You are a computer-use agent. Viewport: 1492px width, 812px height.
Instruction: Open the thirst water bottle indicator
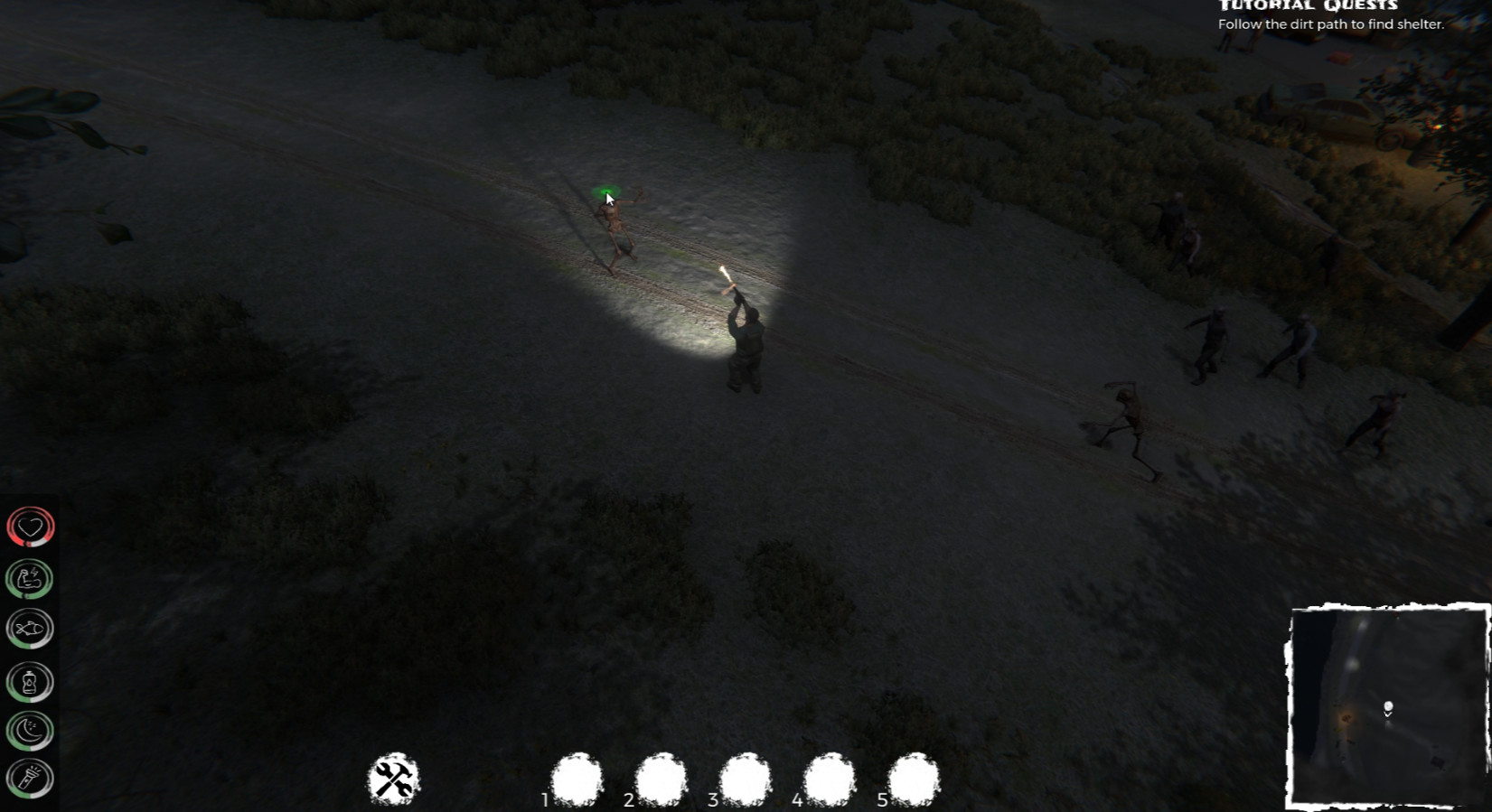point(29,680)
